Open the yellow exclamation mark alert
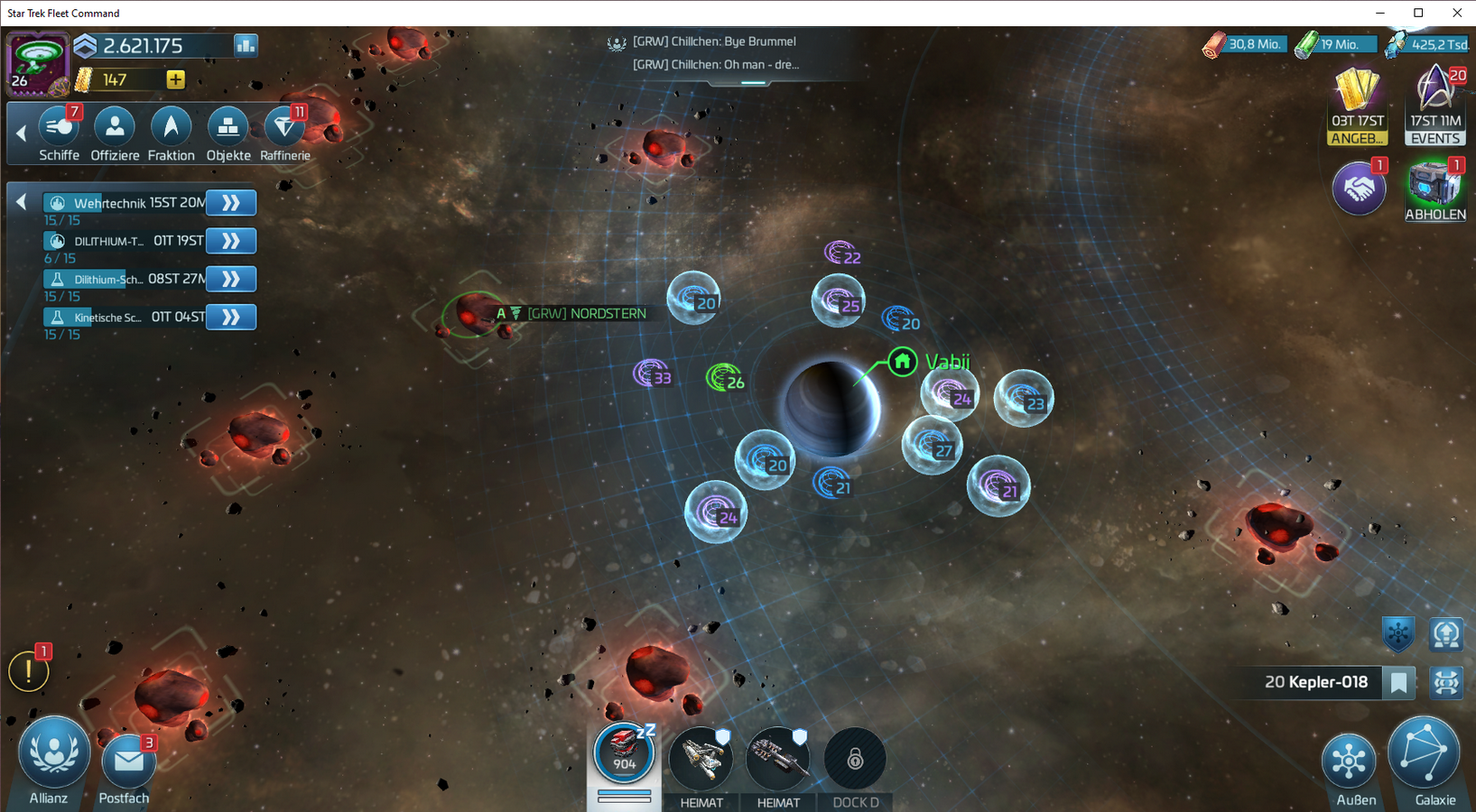The height and width of the screenshot is (812, 1476). 28,671
